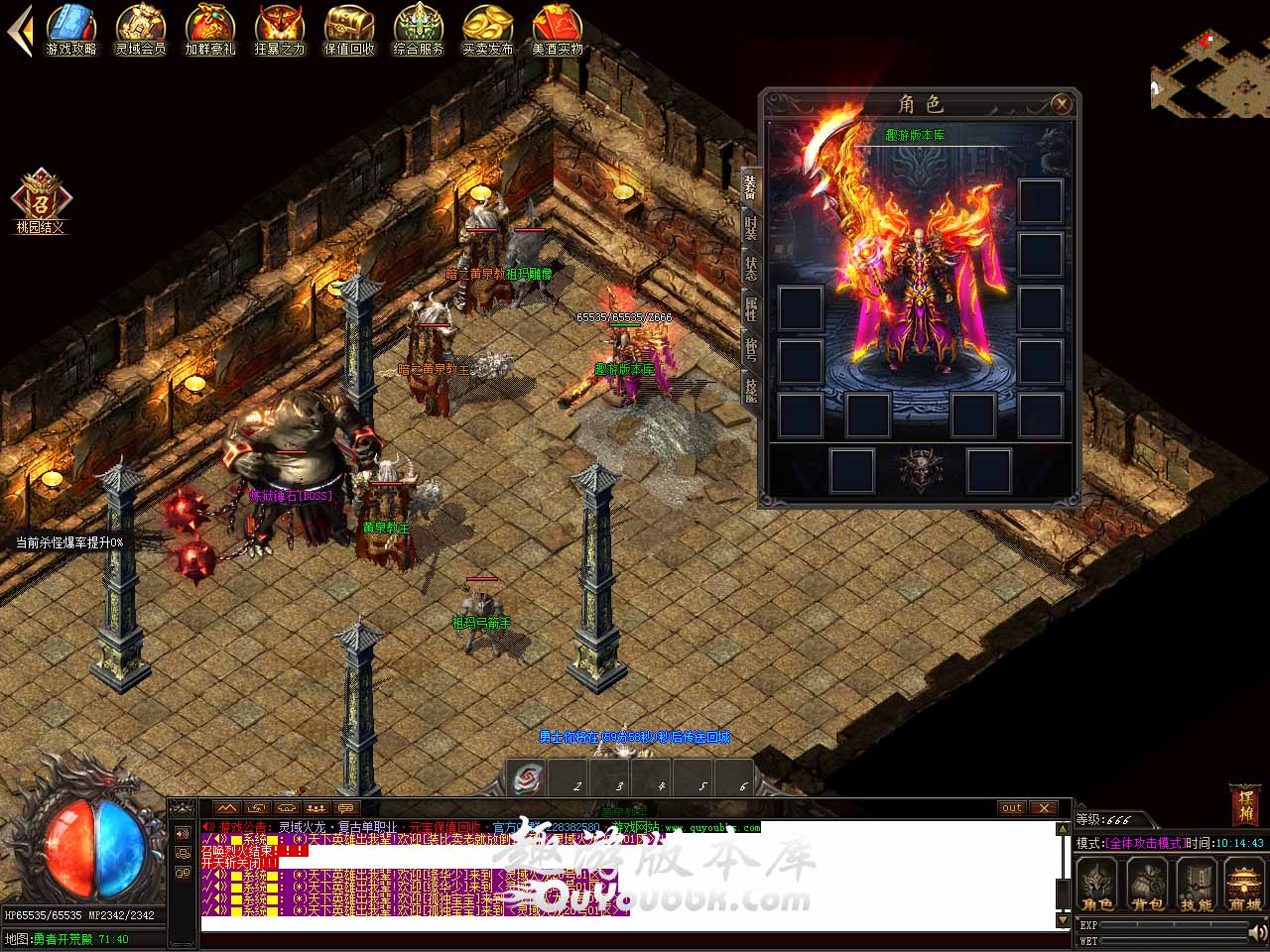Screen dimensions: 1270x952
Task: Open the 灵域会员 membership icon
Action: [141, 28]
